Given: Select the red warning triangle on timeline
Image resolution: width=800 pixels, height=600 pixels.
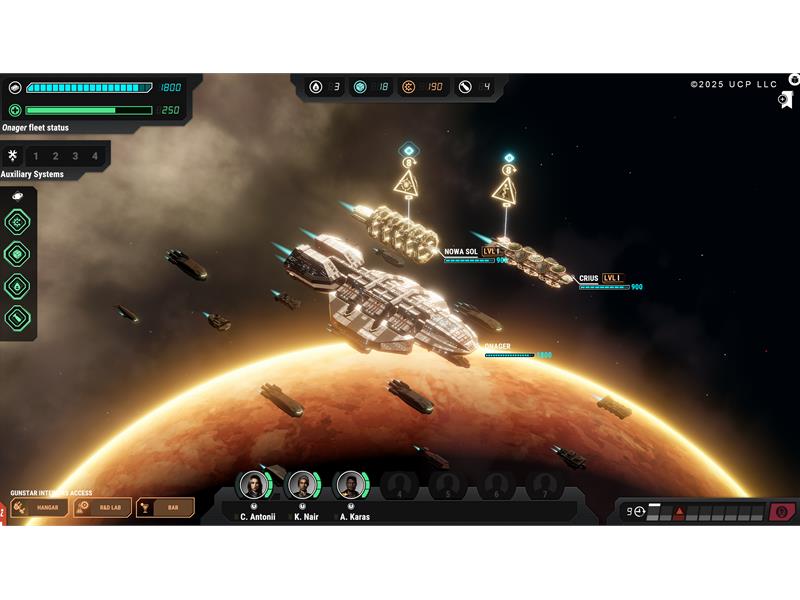Looking at the screenshot, I should 679,512.
